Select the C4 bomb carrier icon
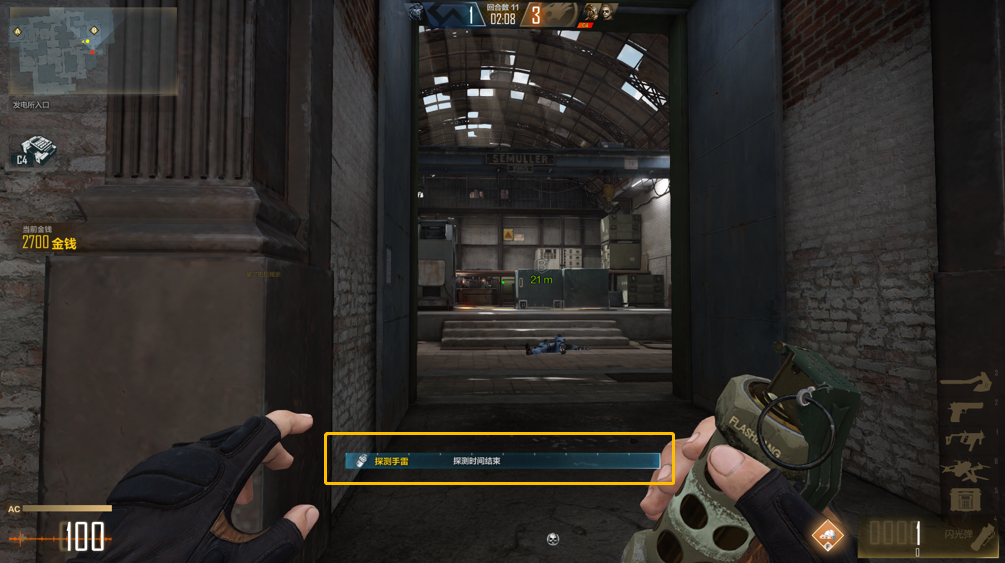This screenshot has width=1005, height=563. pyautogui.click(x=36, y=152)
